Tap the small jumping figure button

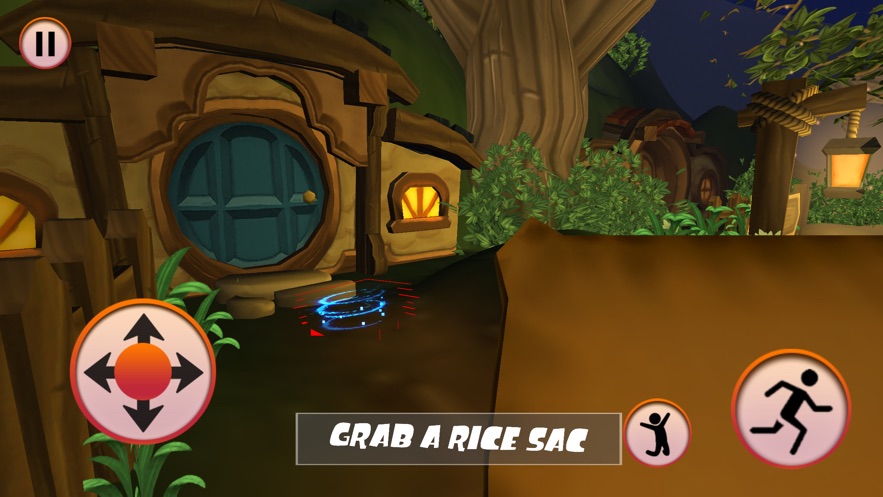click(657, 433)
